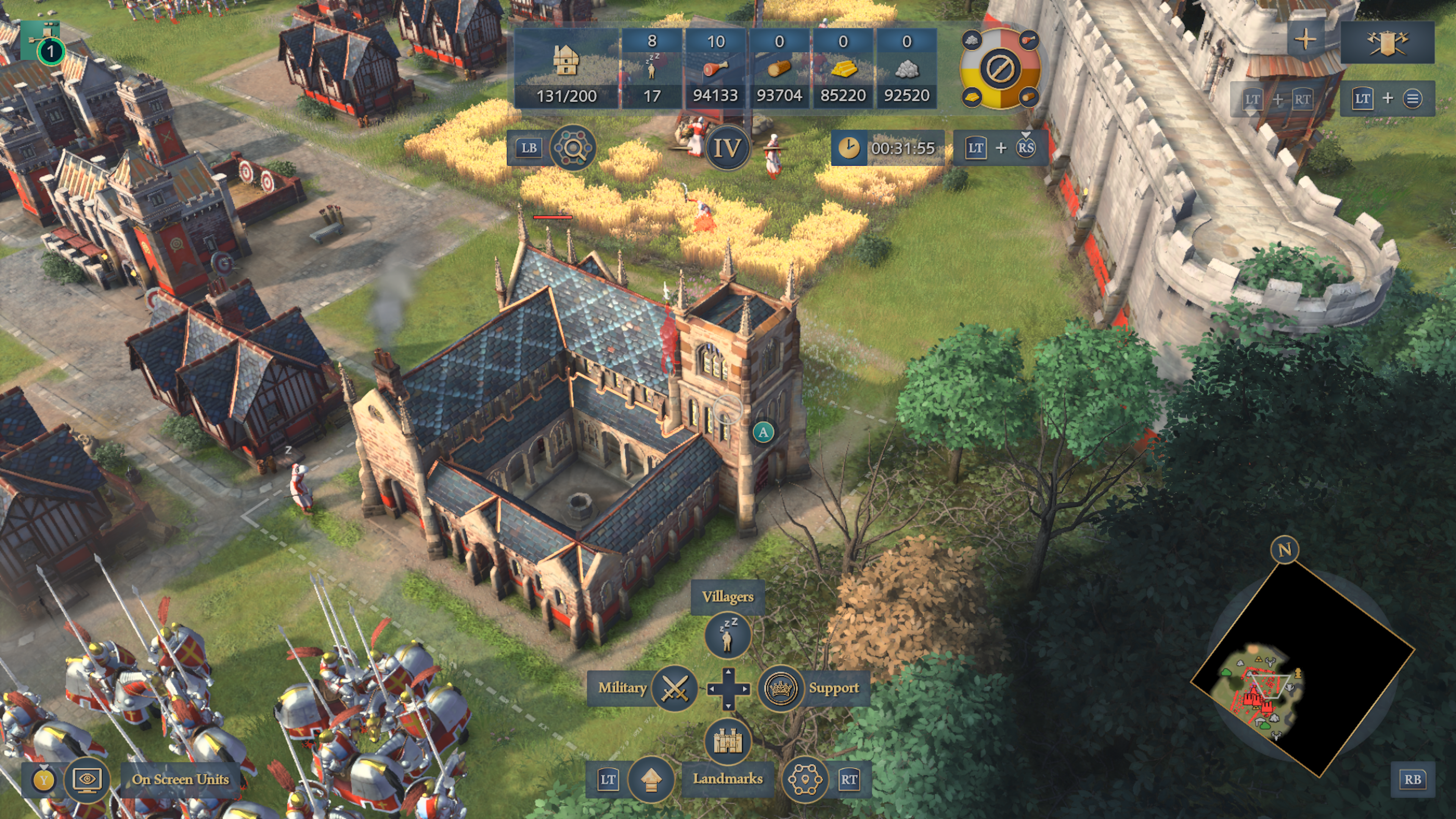The height and width of the screenshot is (819, 1456).
Task: Choose Support crown option
Action: [781, 689]
